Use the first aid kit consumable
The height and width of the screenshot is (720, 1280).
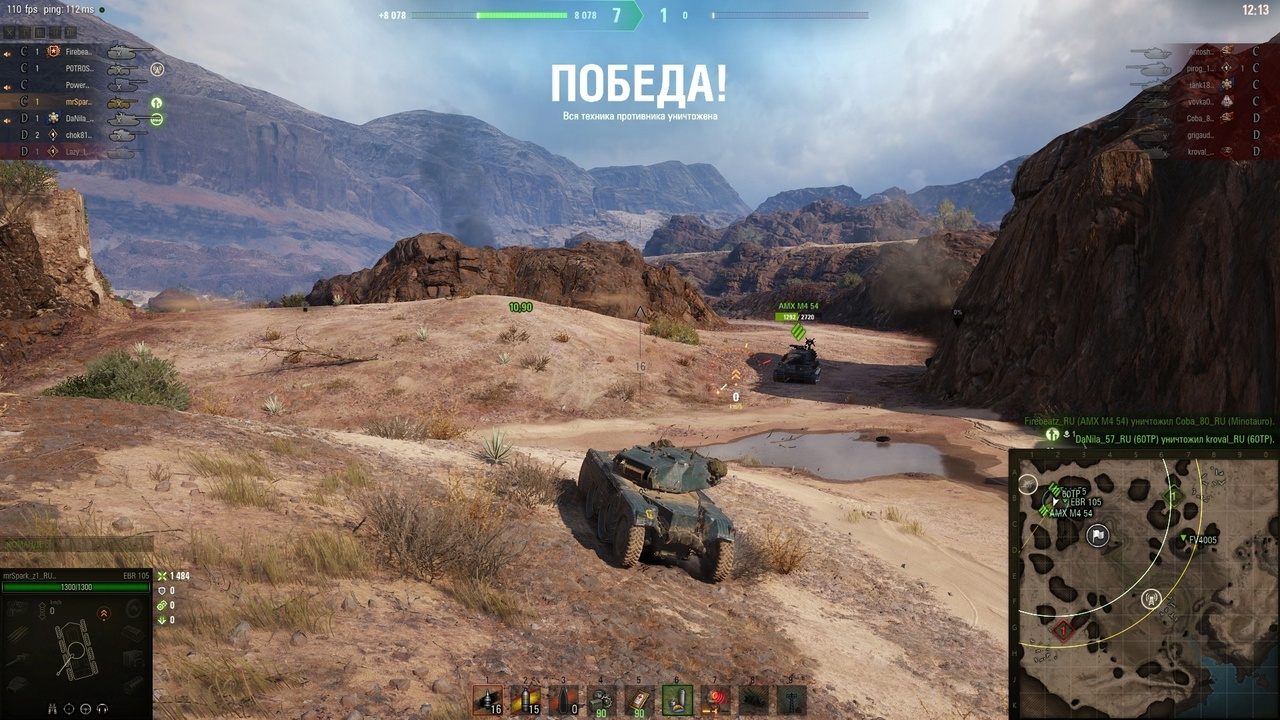(x=639, y=700)
